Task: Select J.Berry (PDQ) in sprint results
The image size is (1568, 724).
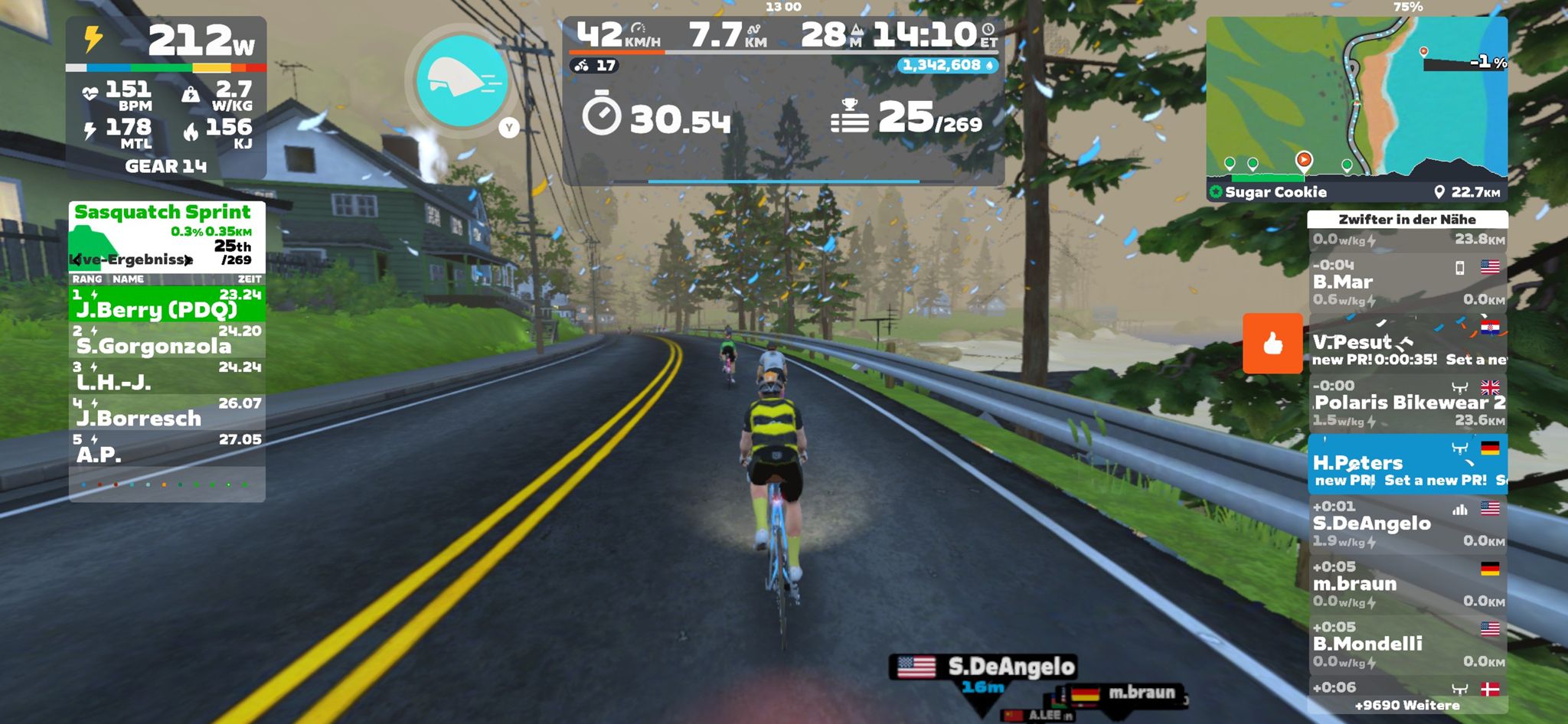Action: pyautogui.click(x=167, y=304)
